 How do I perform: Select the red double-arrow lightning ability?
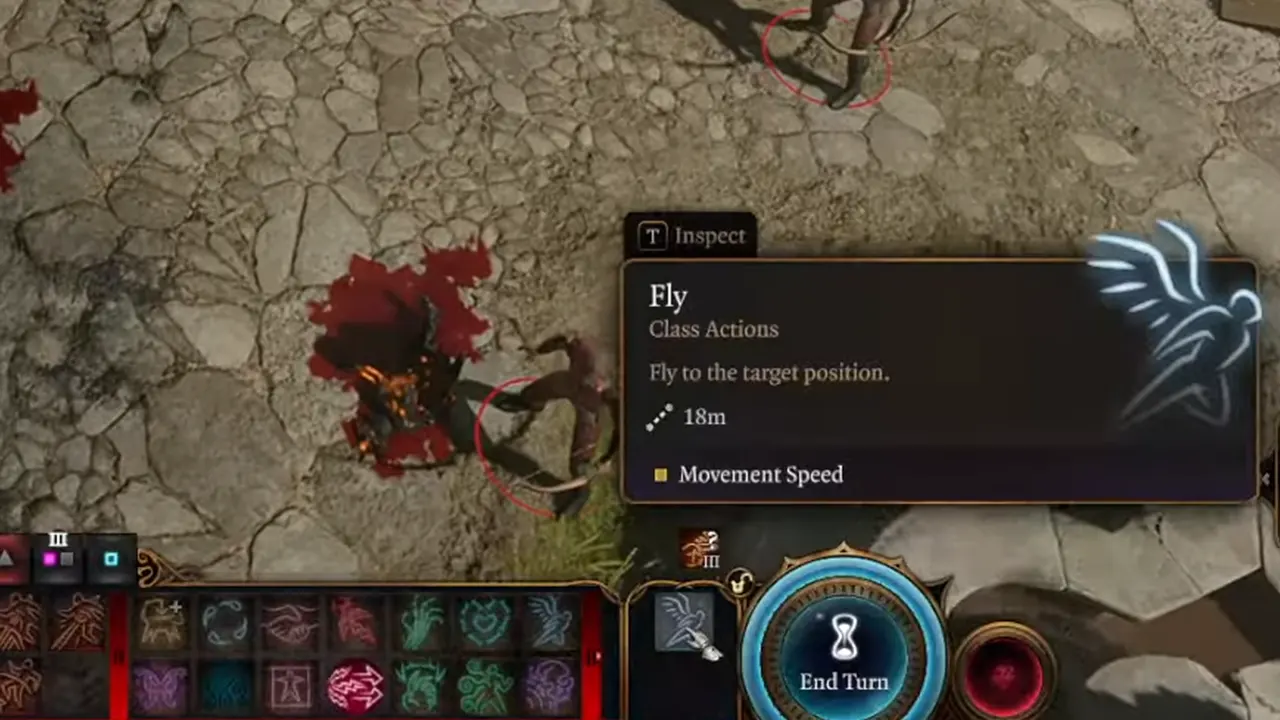pos(354,686)
